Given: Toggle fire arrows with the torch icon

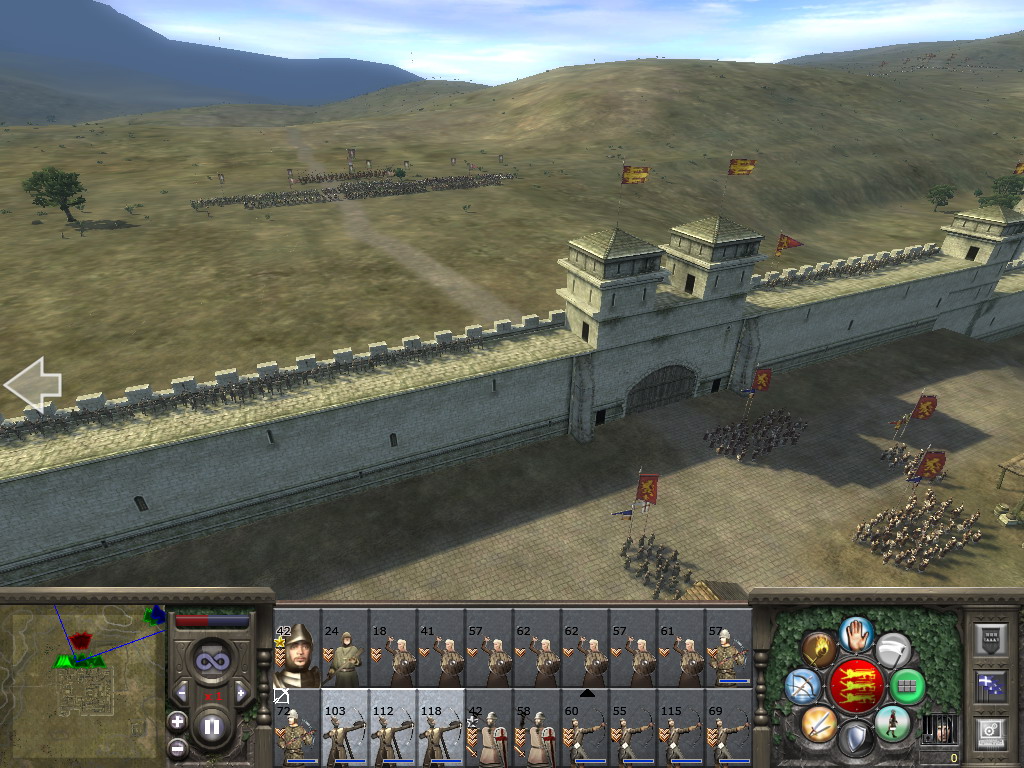Looking at the screenshot, I should click(x=819, y=649).
